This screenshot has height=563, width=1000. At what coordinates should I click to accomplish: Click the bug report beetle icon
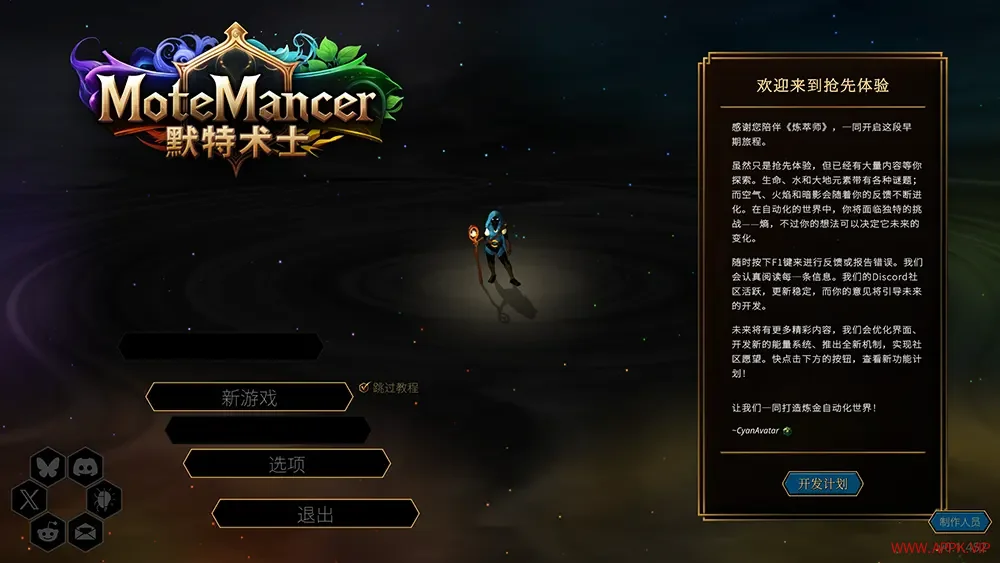[x=104, y=498]
